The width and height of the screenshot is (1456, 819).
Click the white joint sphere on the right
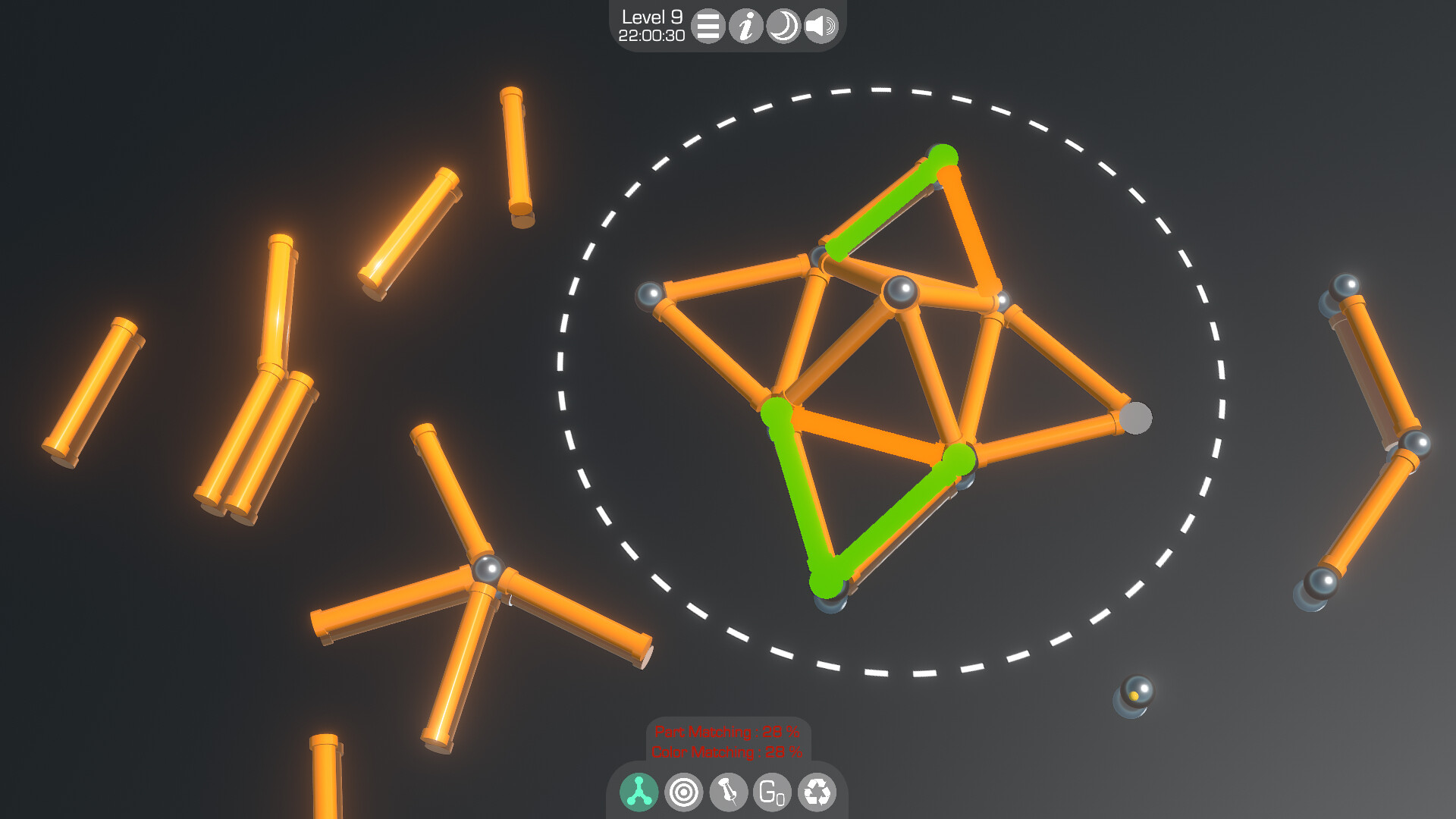pyautogui.click(x=1137, y=416)
